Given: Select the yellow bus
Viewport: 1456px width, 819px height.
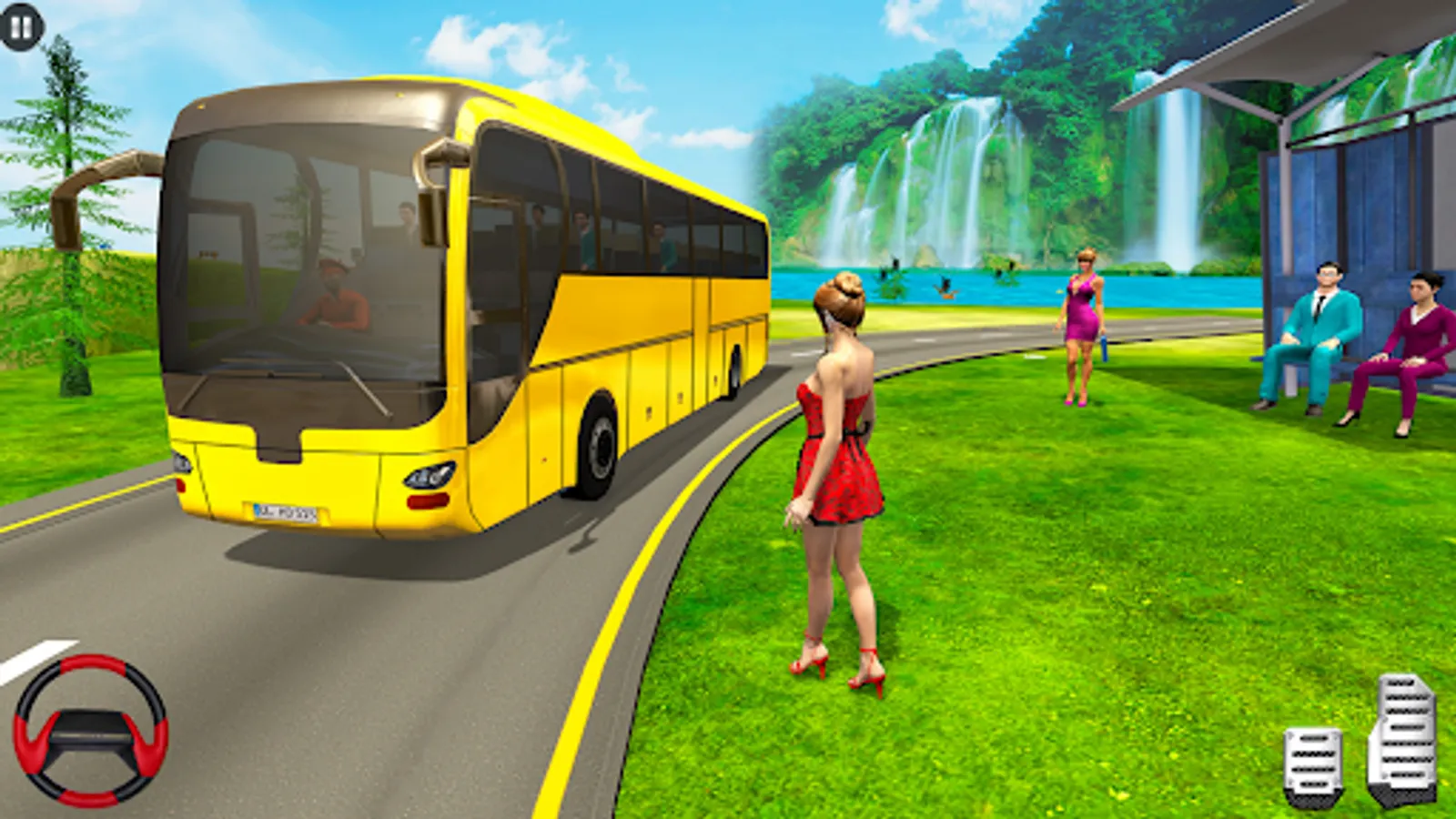Looking at the screenshot, I should 455,318.
